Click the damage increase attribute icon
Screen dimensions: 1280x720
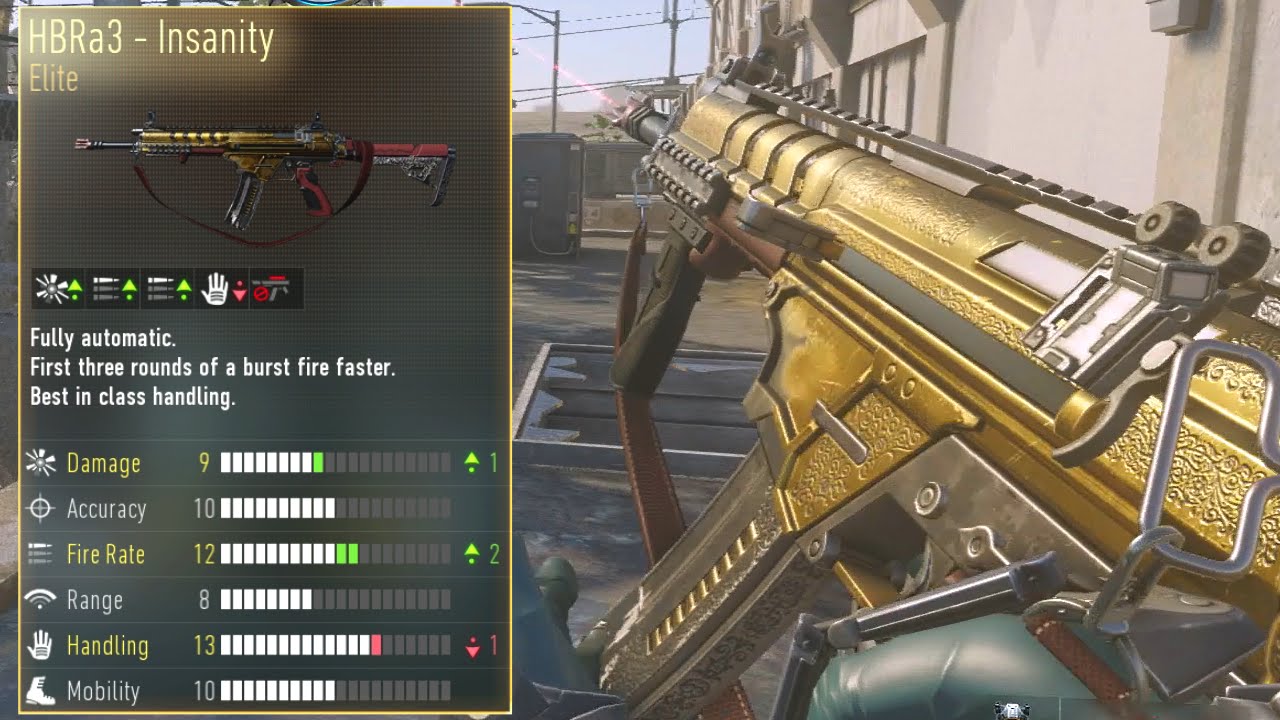[58, 289]
